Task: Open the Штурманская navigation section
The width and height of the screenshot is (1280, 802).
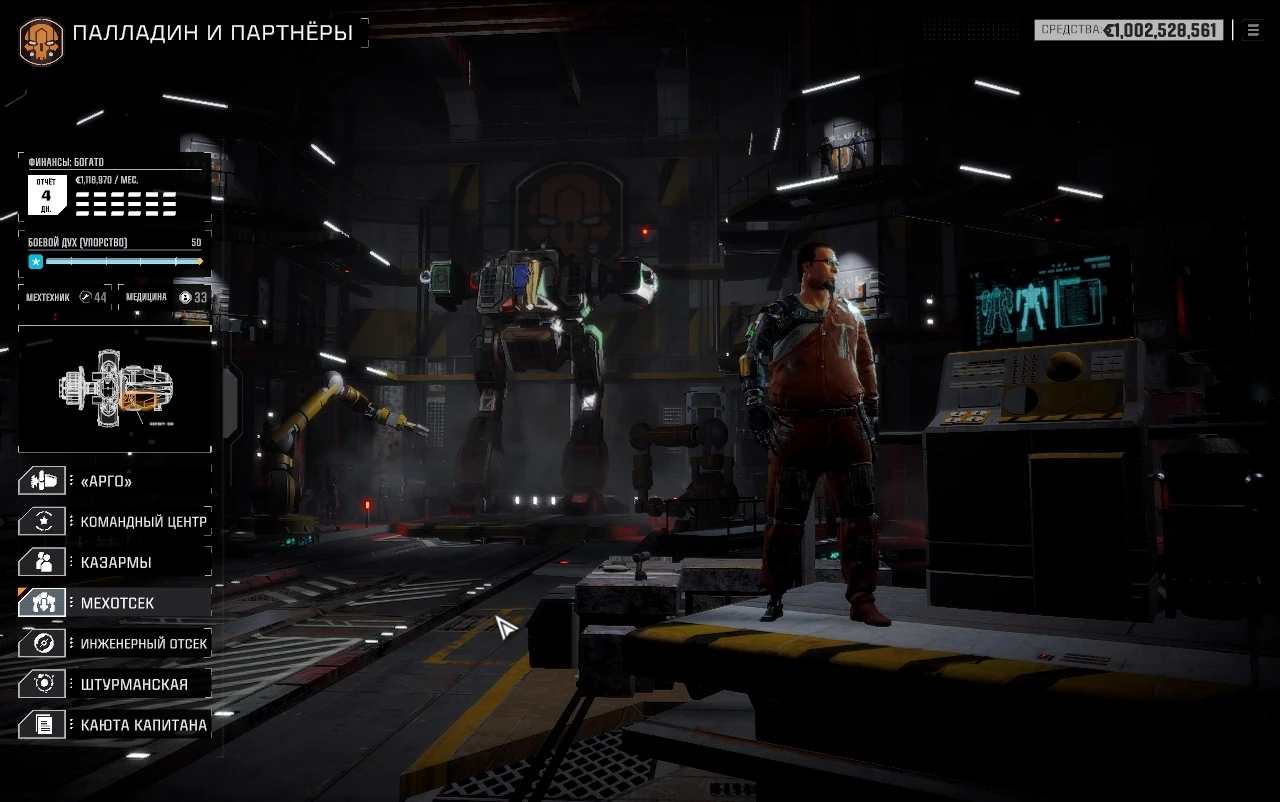Action: point(130,684)
